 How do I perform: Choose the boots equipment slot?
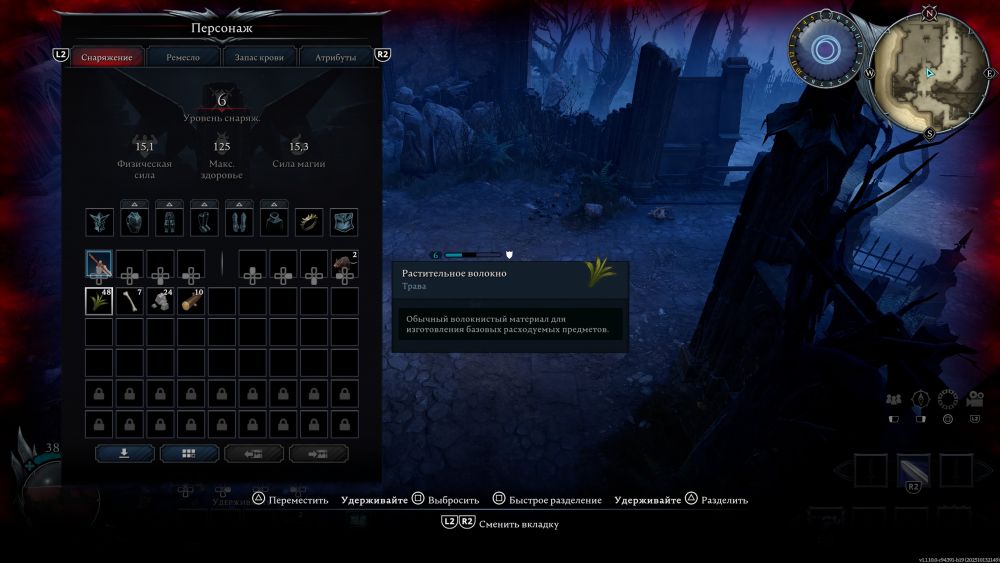[x=204, y=222]
